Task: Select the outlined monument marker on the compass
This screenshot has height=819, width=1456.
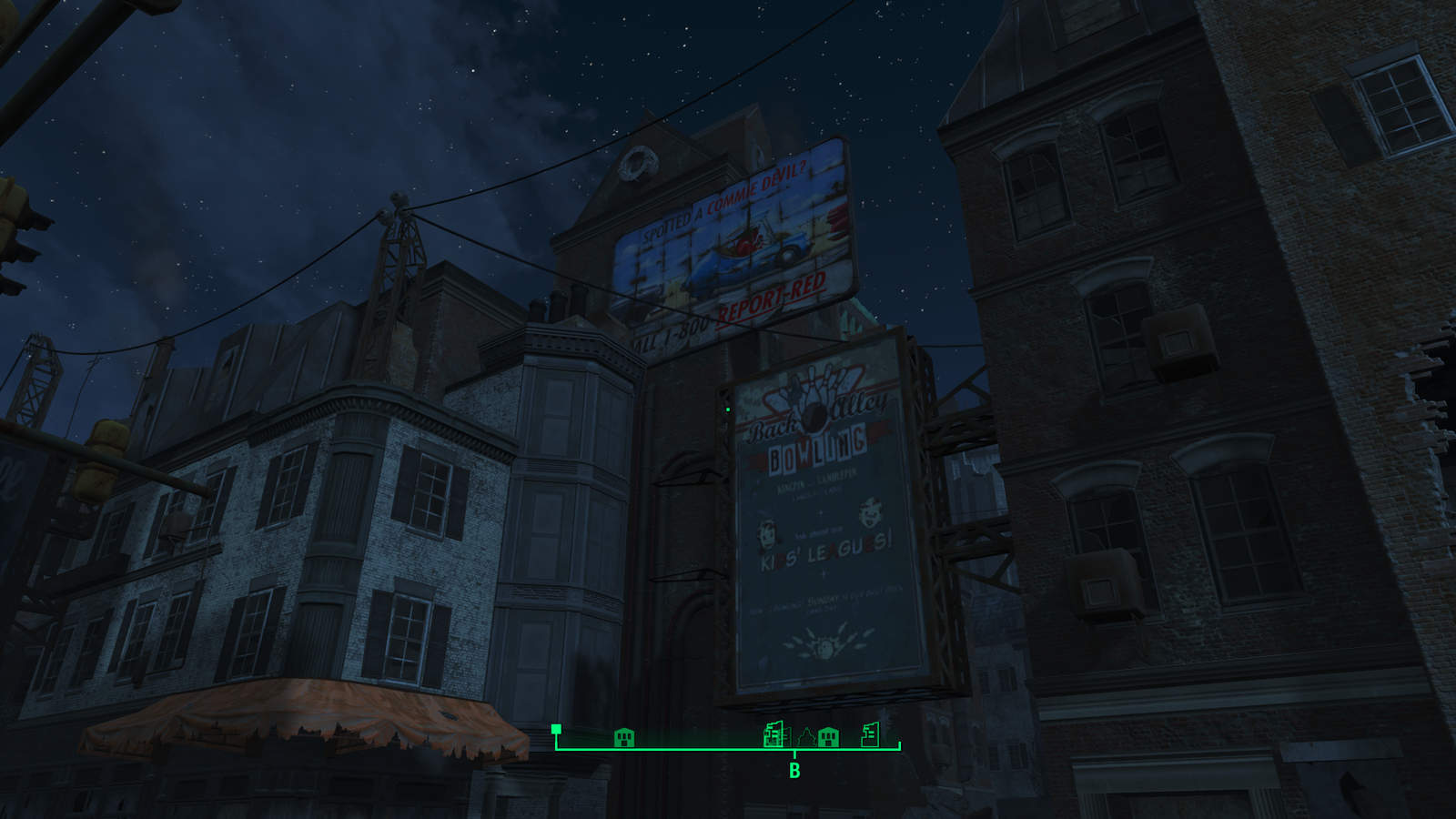Action: 805,736
